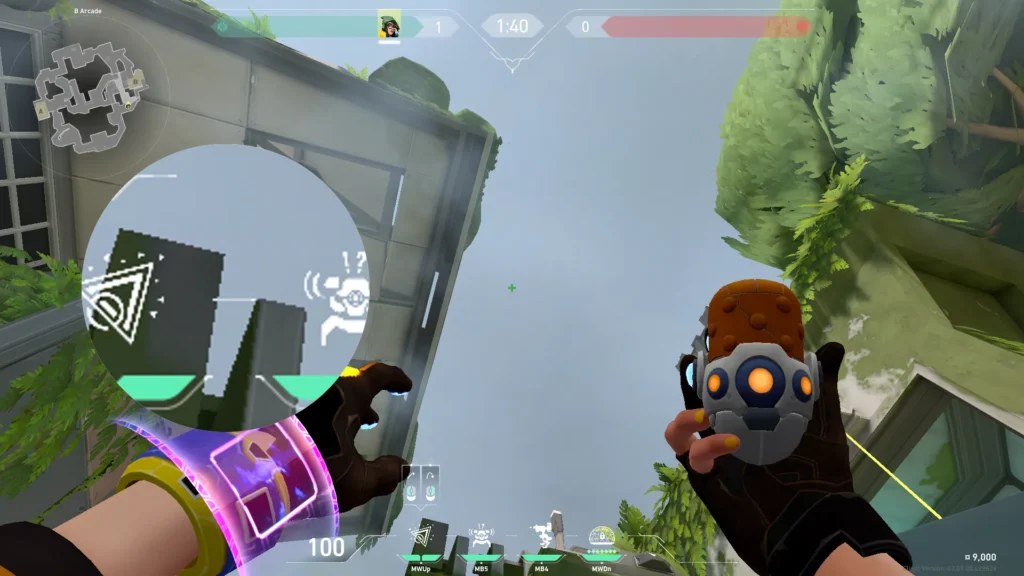Activate the Nanoswarm ability above MWUp label
Screen dimensions: 1024x576
[x=421, y=537]
